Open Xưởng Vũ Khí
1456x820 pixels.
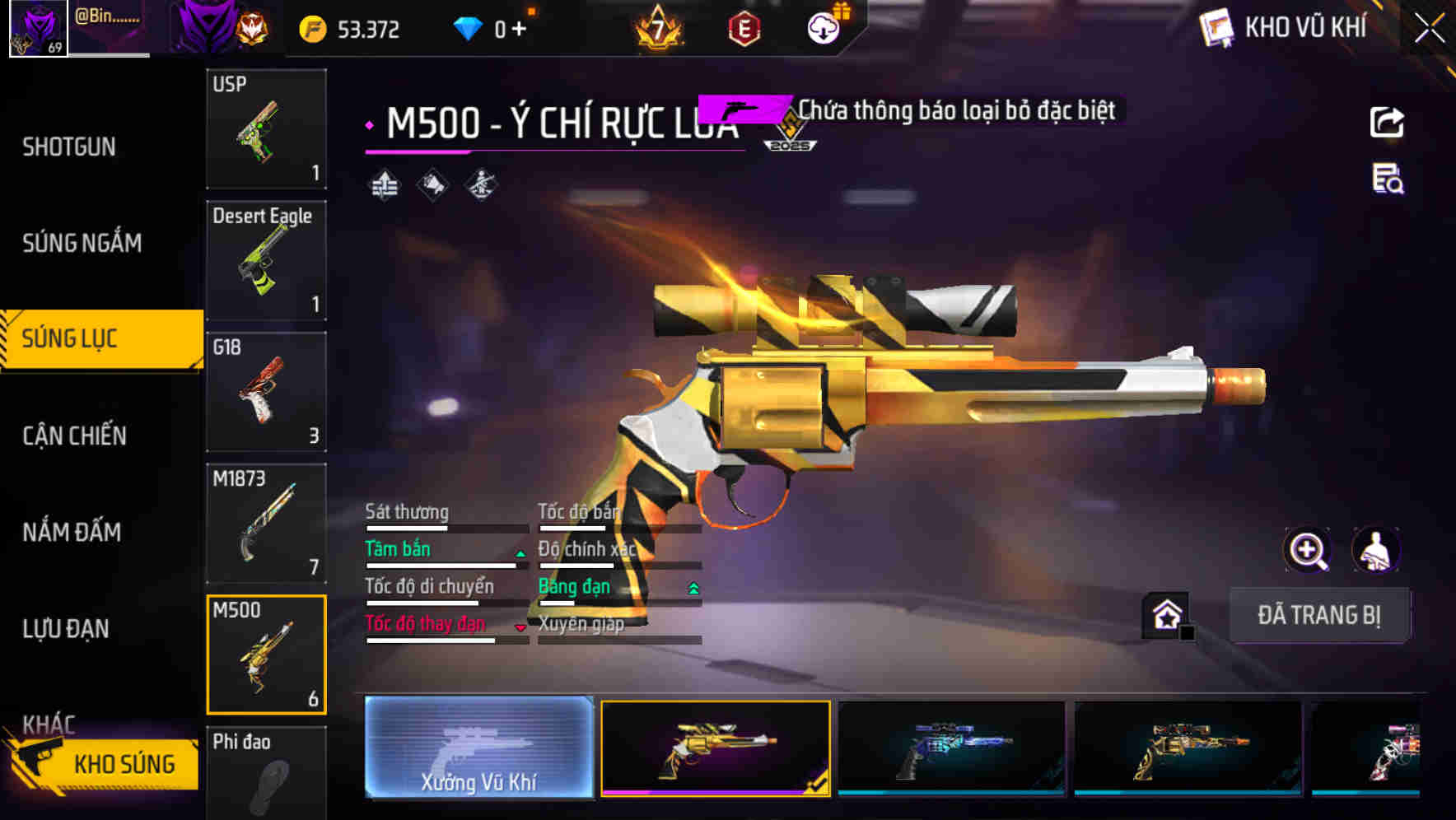[x=478, y=749]
